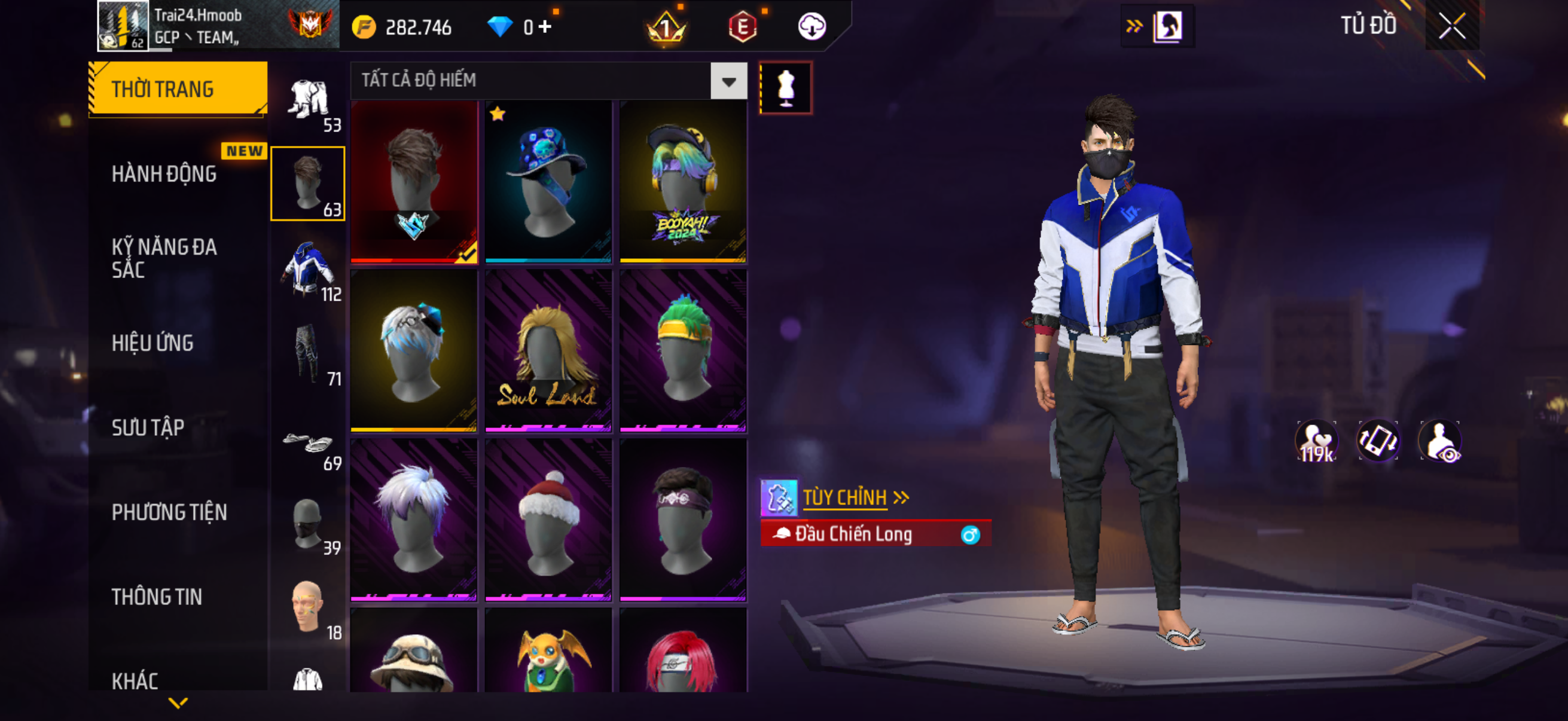The width and height of the screenshot is (1568, 721).
Task: Go to Phương Tiện tab
Action: coord(169,512)
